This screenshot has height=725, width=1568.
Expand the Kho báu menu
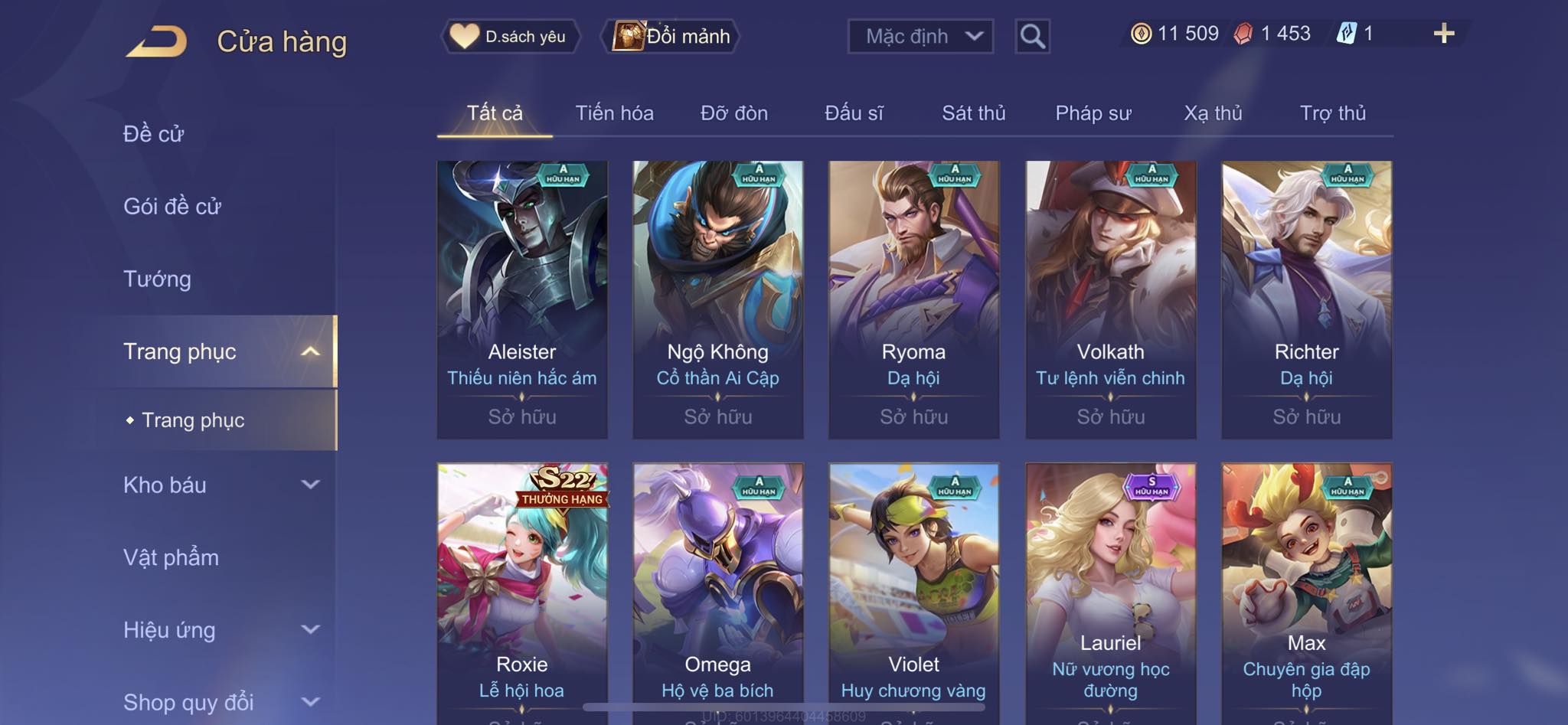pos(220,485)
